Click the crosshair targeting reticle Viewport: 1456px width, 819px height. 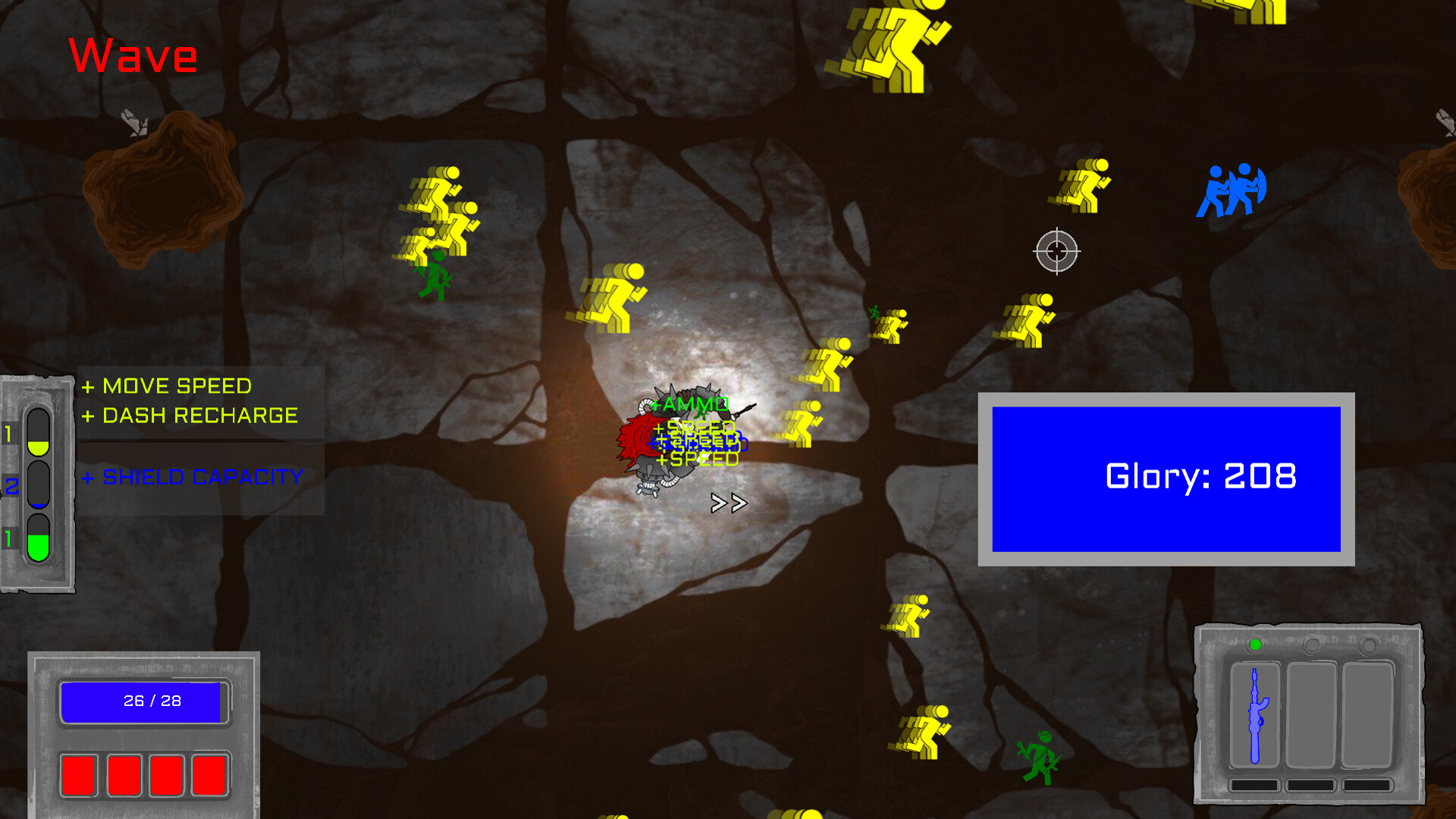tap(1056, 250)
